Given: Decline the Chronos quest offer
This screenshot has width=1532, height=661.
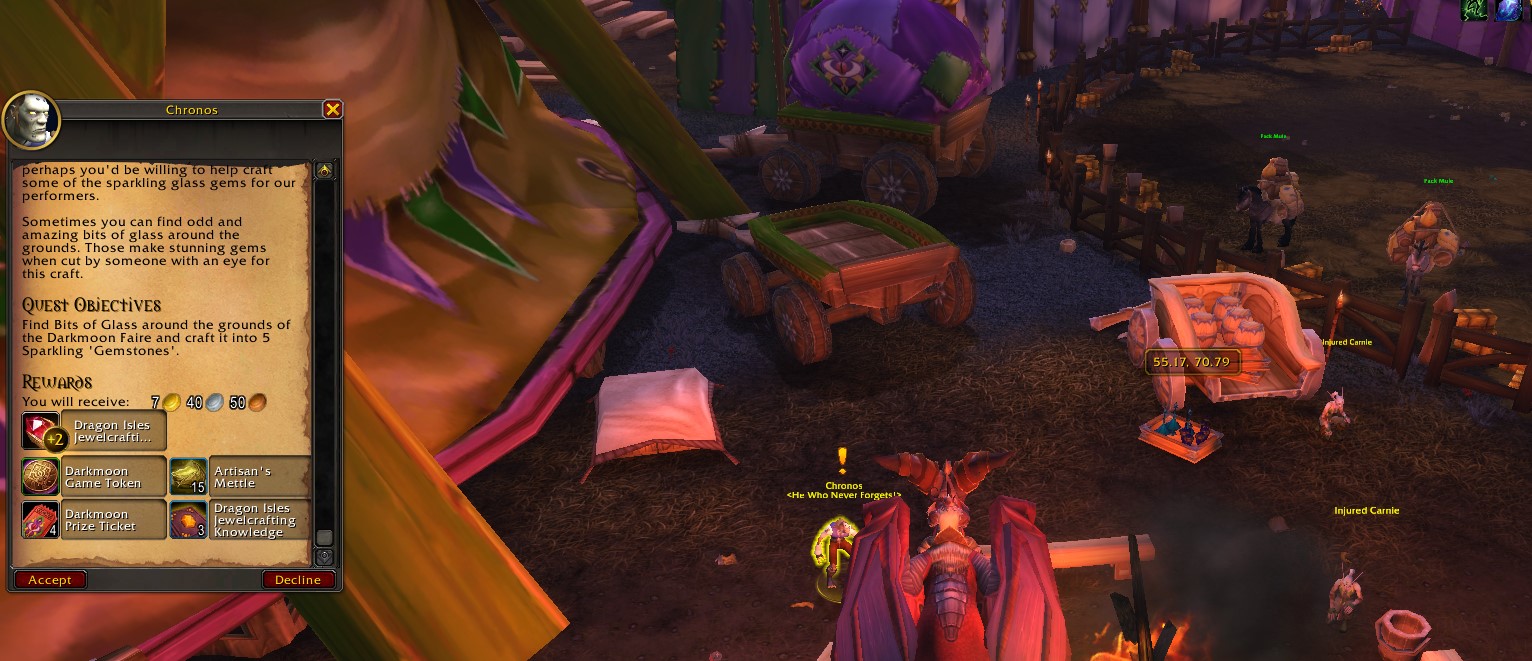Looking at the screenshot, I should click(298, 580).
